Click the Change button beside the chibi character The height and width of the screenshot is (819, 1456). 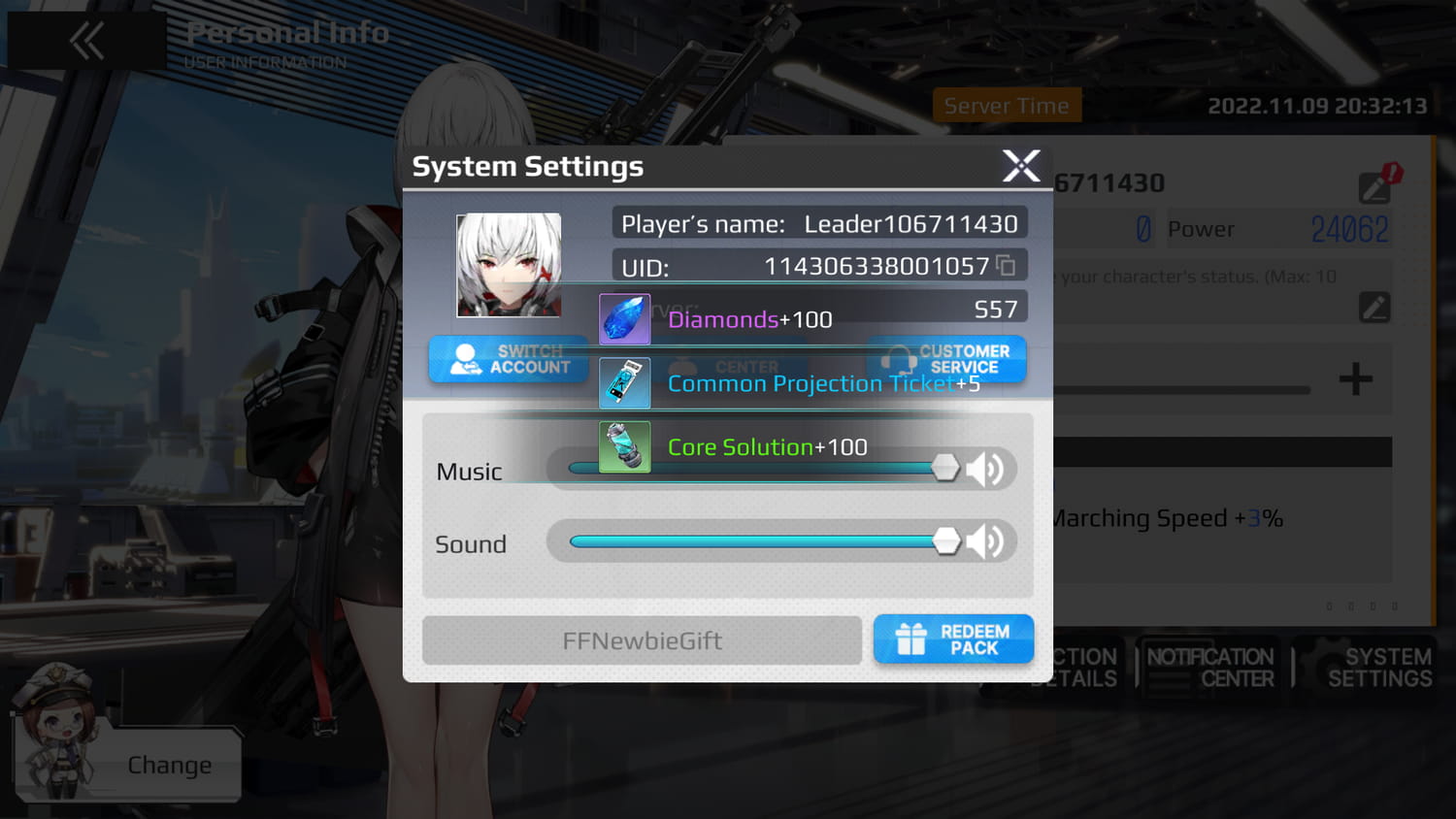tap(170, 766)
